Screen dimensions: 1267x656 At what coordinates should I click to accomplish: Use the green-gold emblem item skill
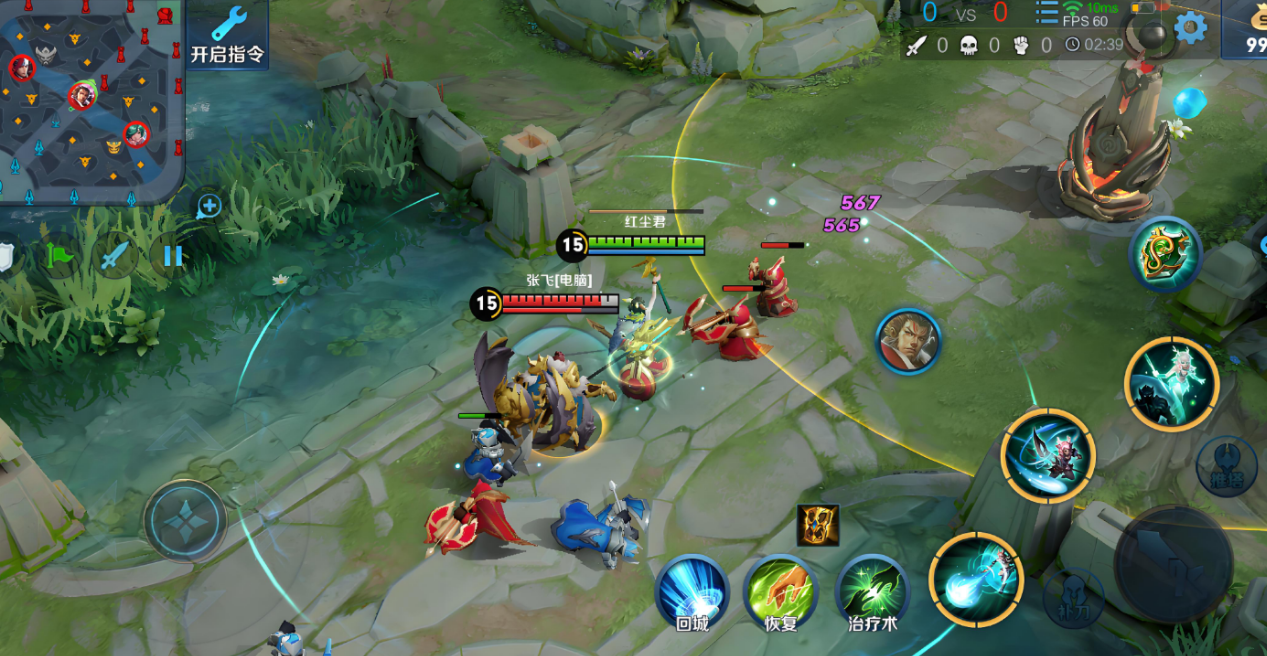pos(1165,254)
